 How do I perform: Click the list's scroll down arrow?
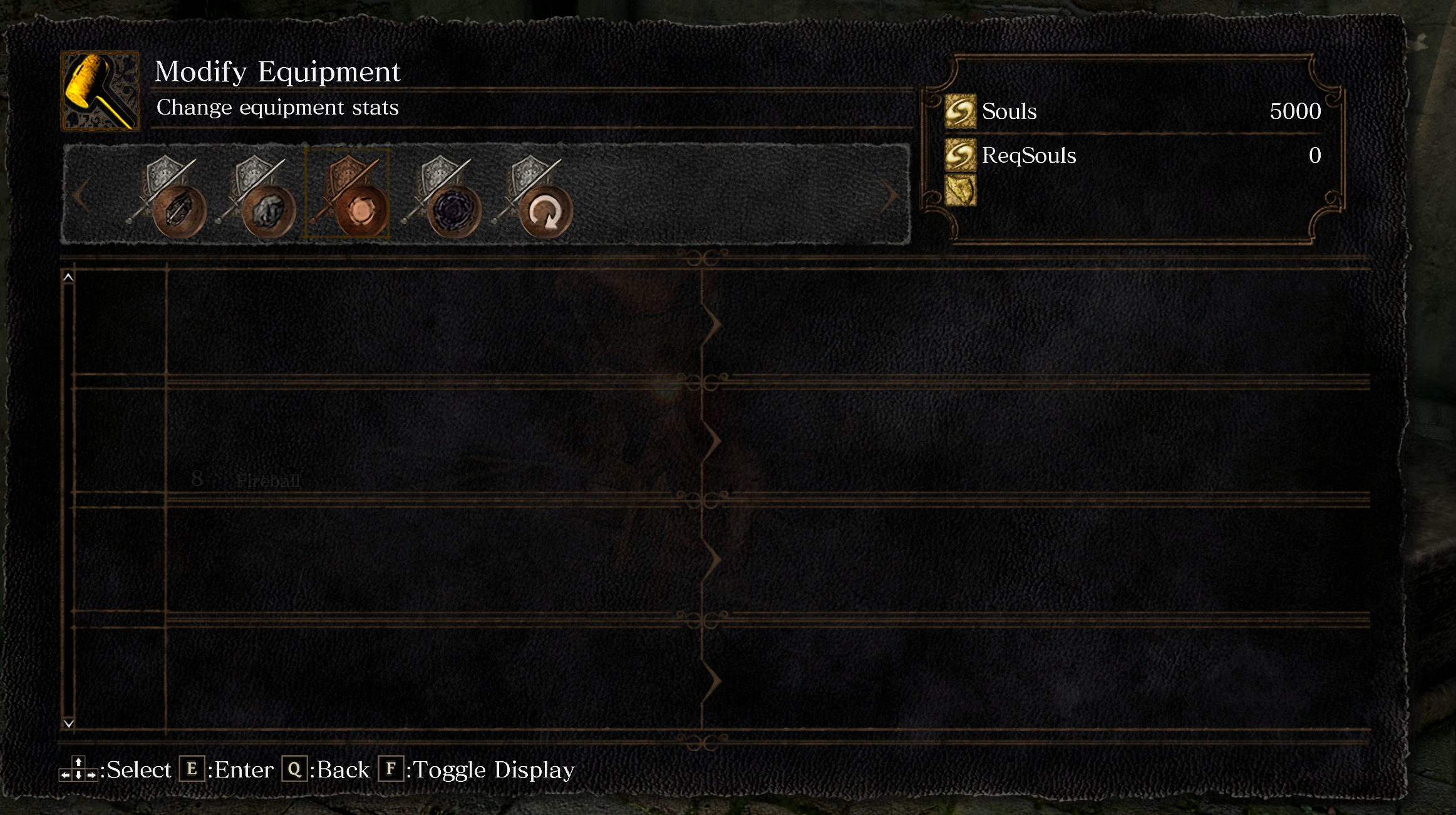click(x=69, y=724)
